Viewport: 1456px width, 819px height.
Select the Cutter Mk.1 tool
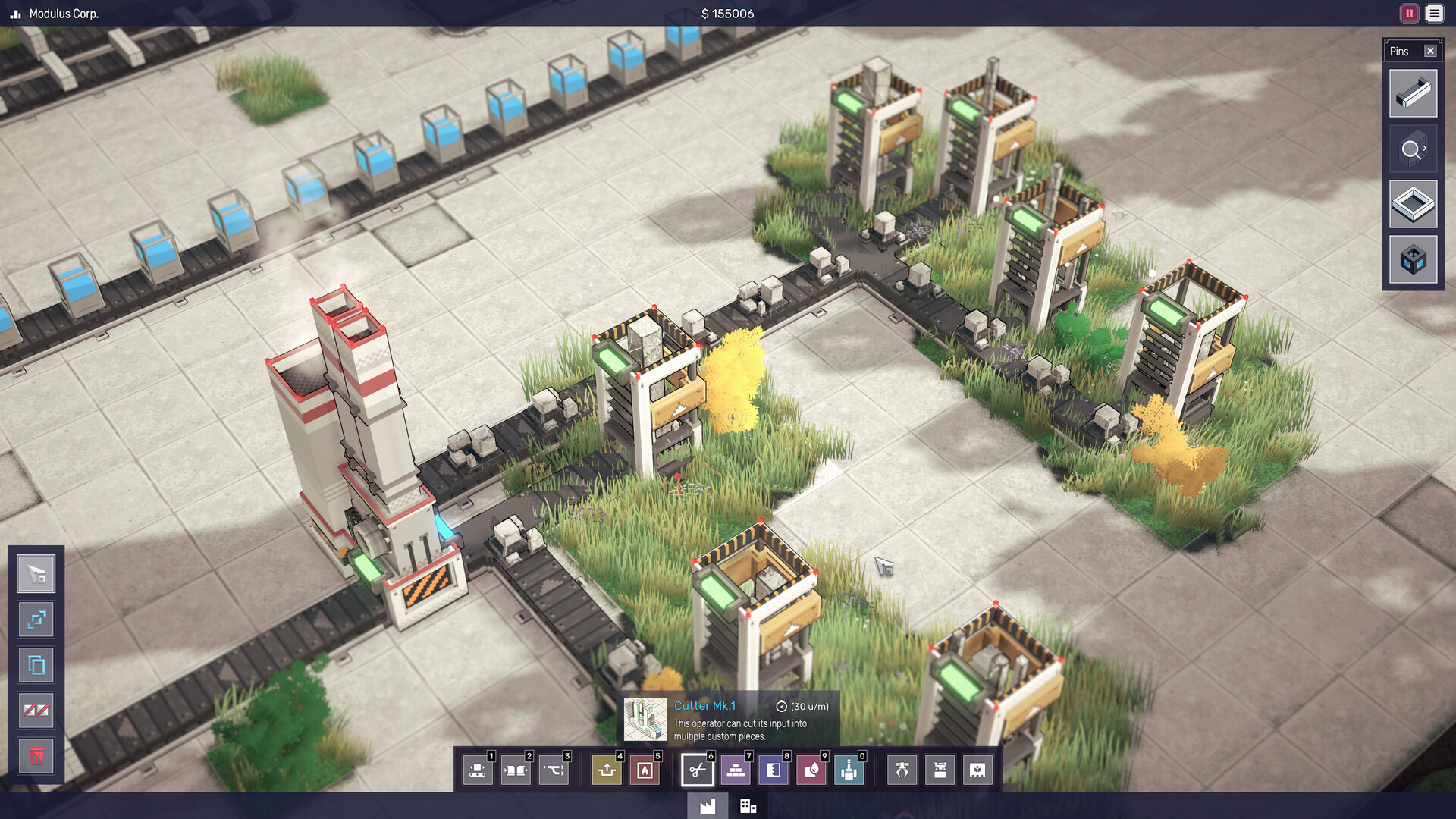coord(697,770)
